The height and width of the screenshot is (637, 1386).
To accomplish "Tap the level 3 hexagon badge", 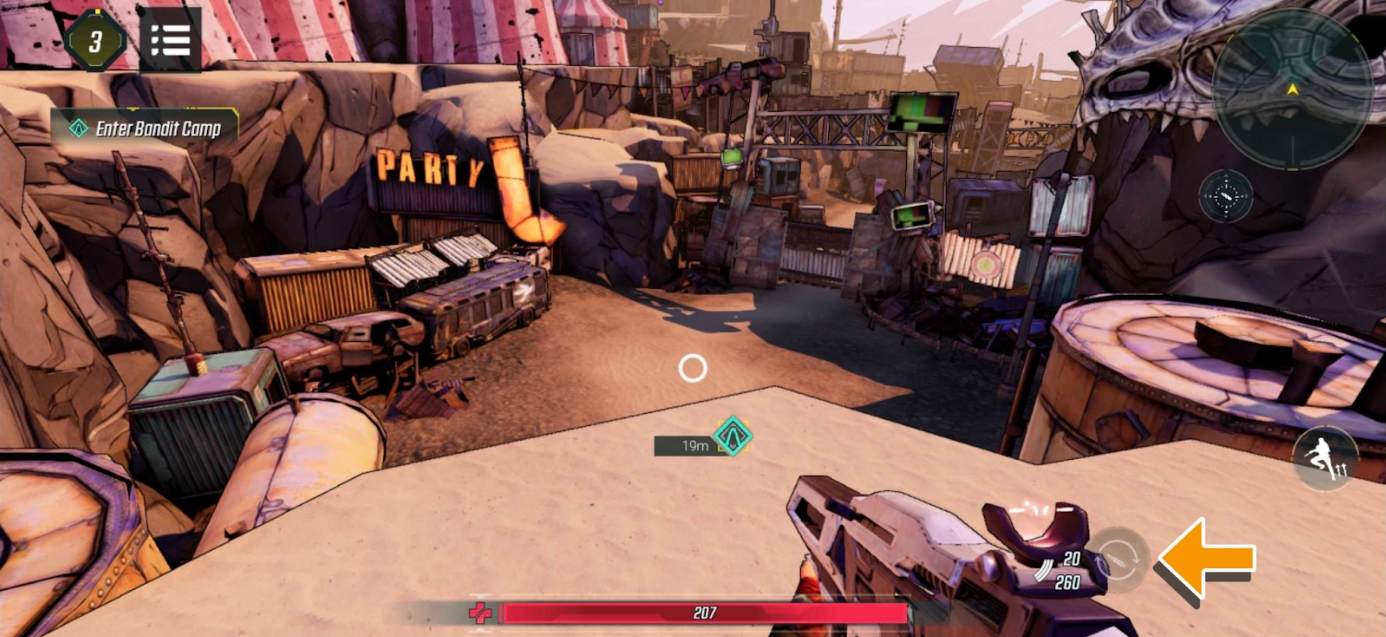I will 95,40.
